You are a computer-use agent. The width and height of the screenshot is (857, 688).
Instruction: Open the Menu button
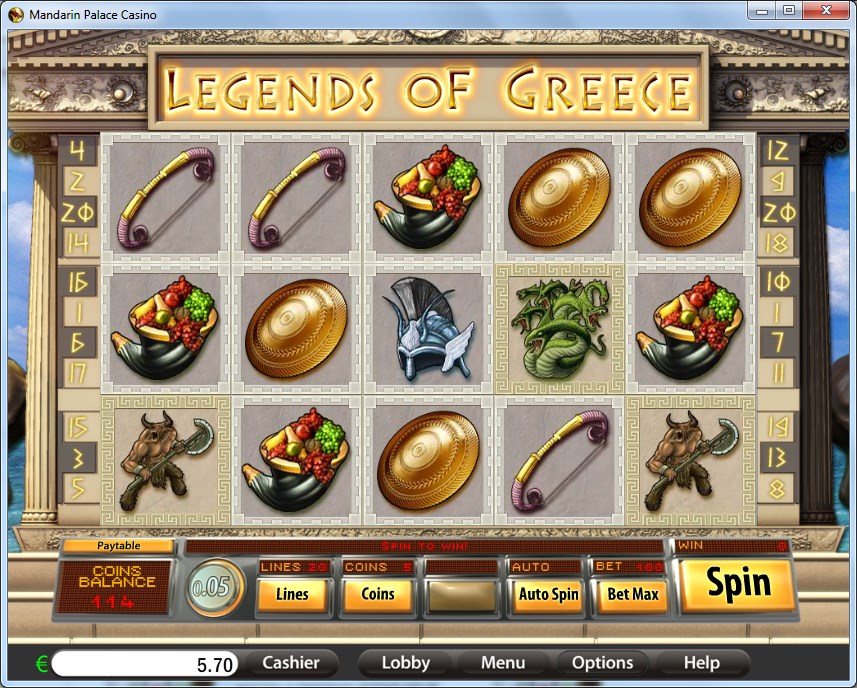[x=503, y=662]
